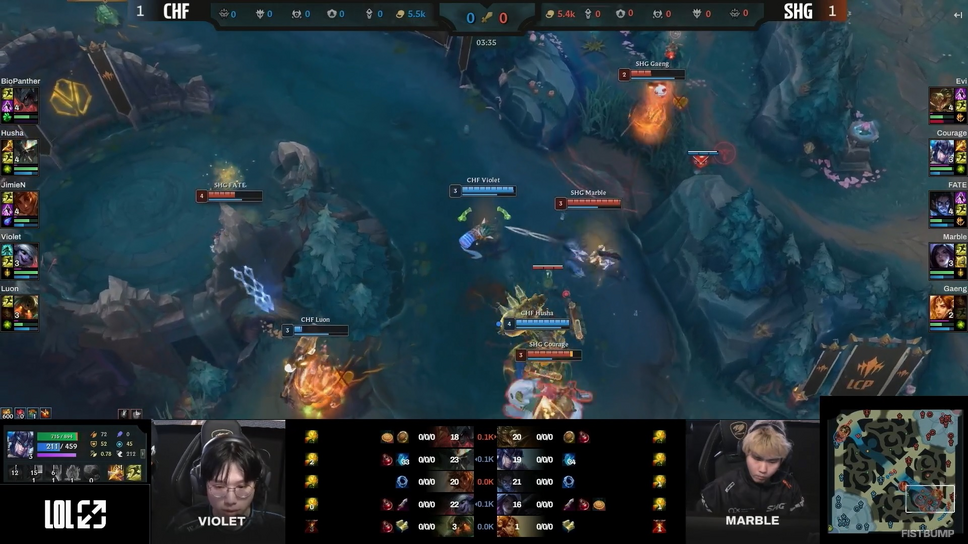Select Courage's champion portrait

click(x=941, y=152)
